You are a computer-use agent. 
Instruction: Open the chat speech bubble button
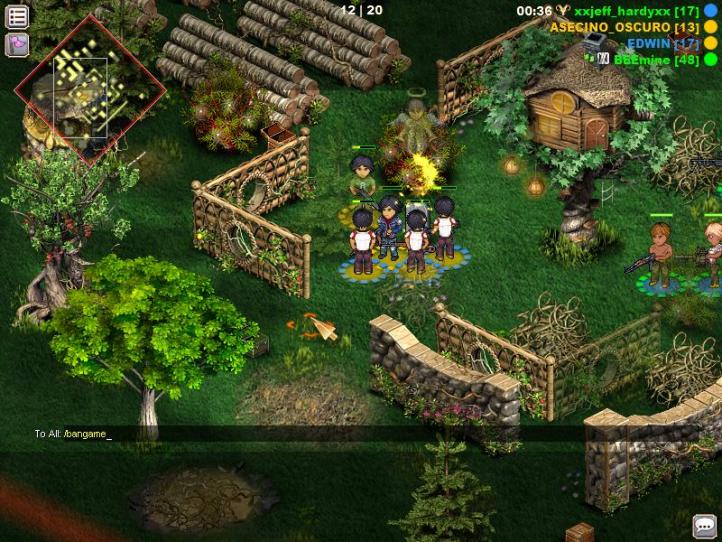[x=705, y=526]
